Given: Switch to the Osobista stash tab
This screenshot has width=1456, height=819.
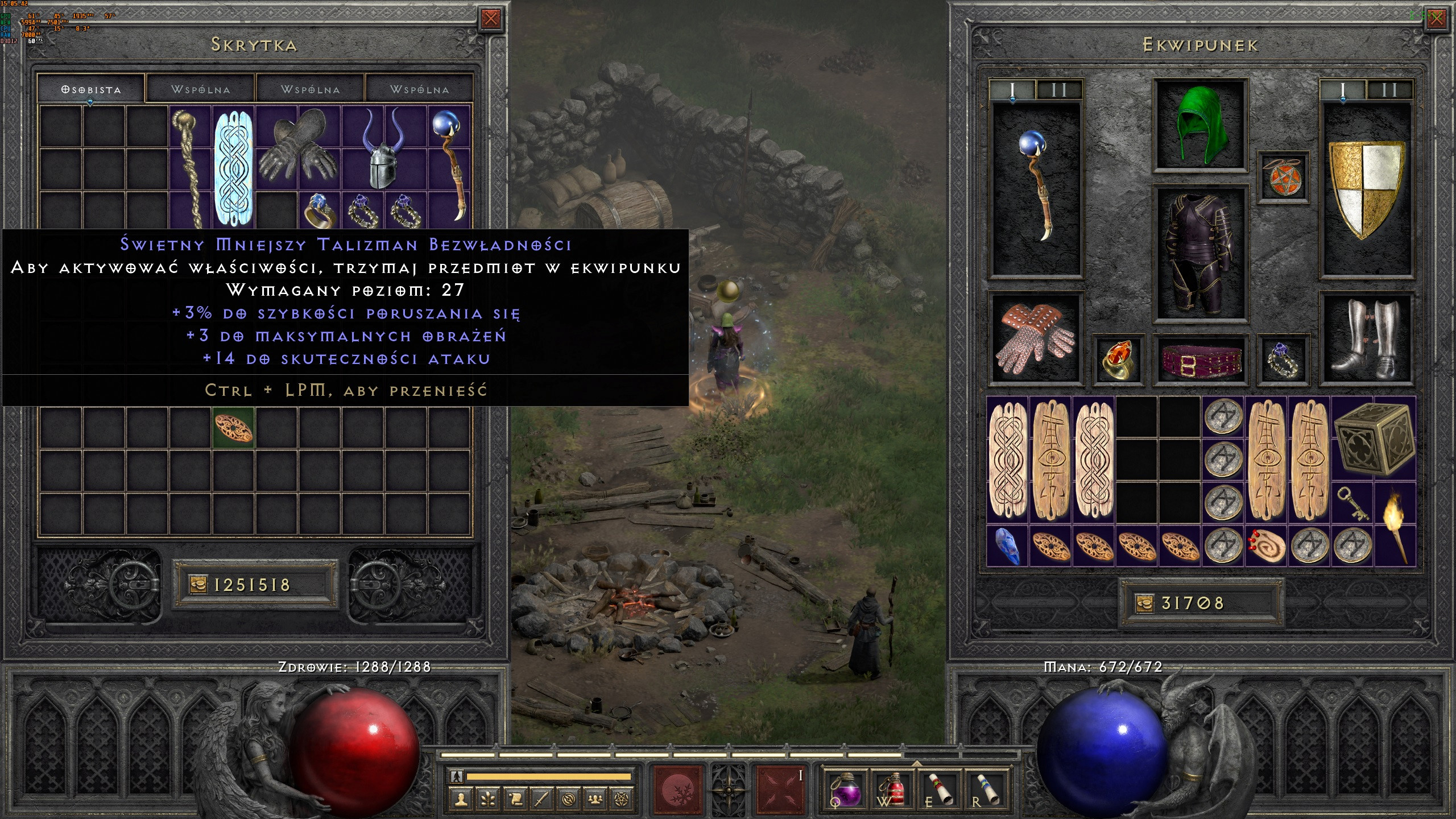Looking at the screenshot, I should [x=91, y=89].
